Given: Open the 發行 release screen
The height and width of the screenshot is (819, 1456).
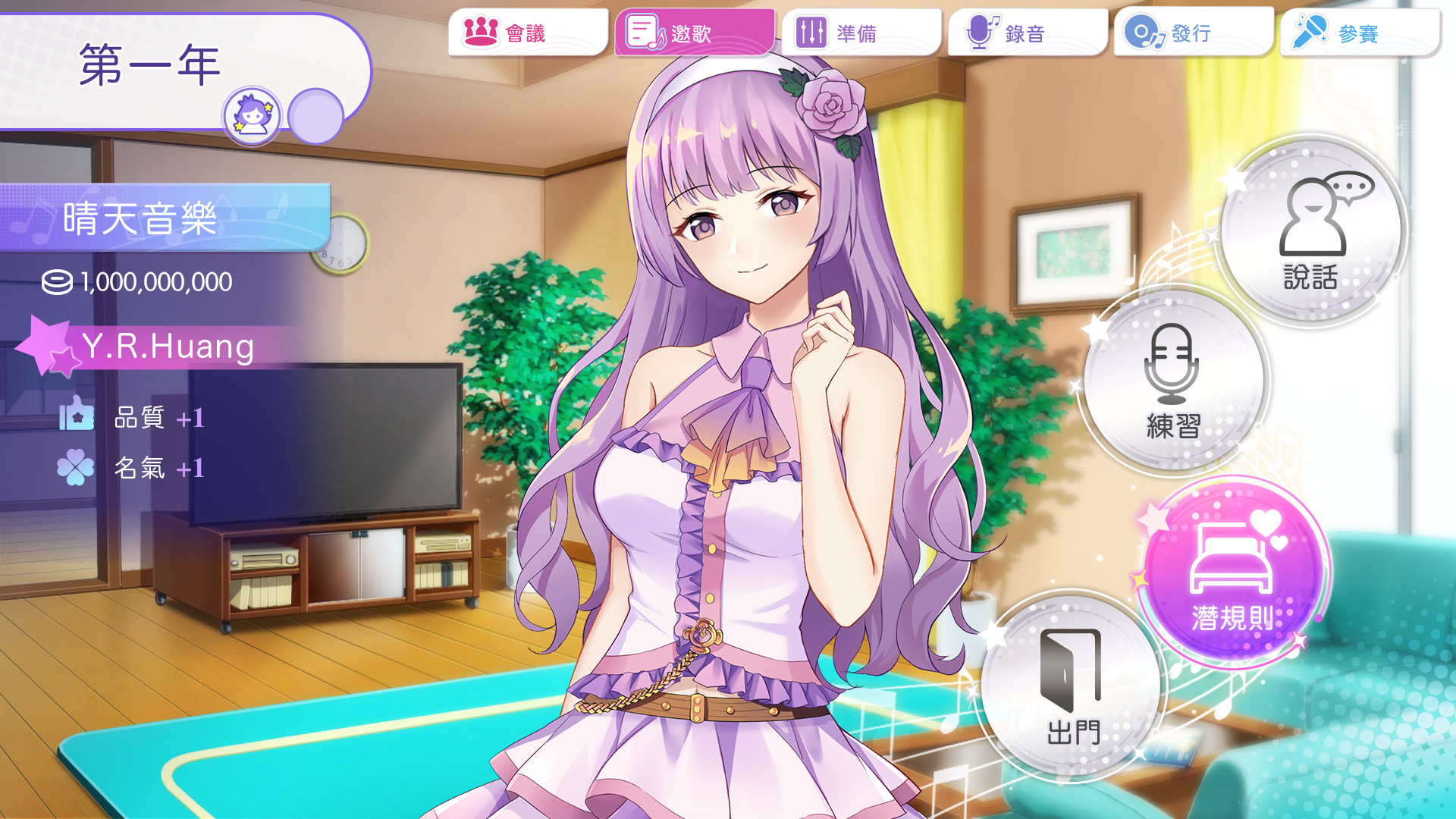Looking at the screenshot, I should (x=1192, y=32).
